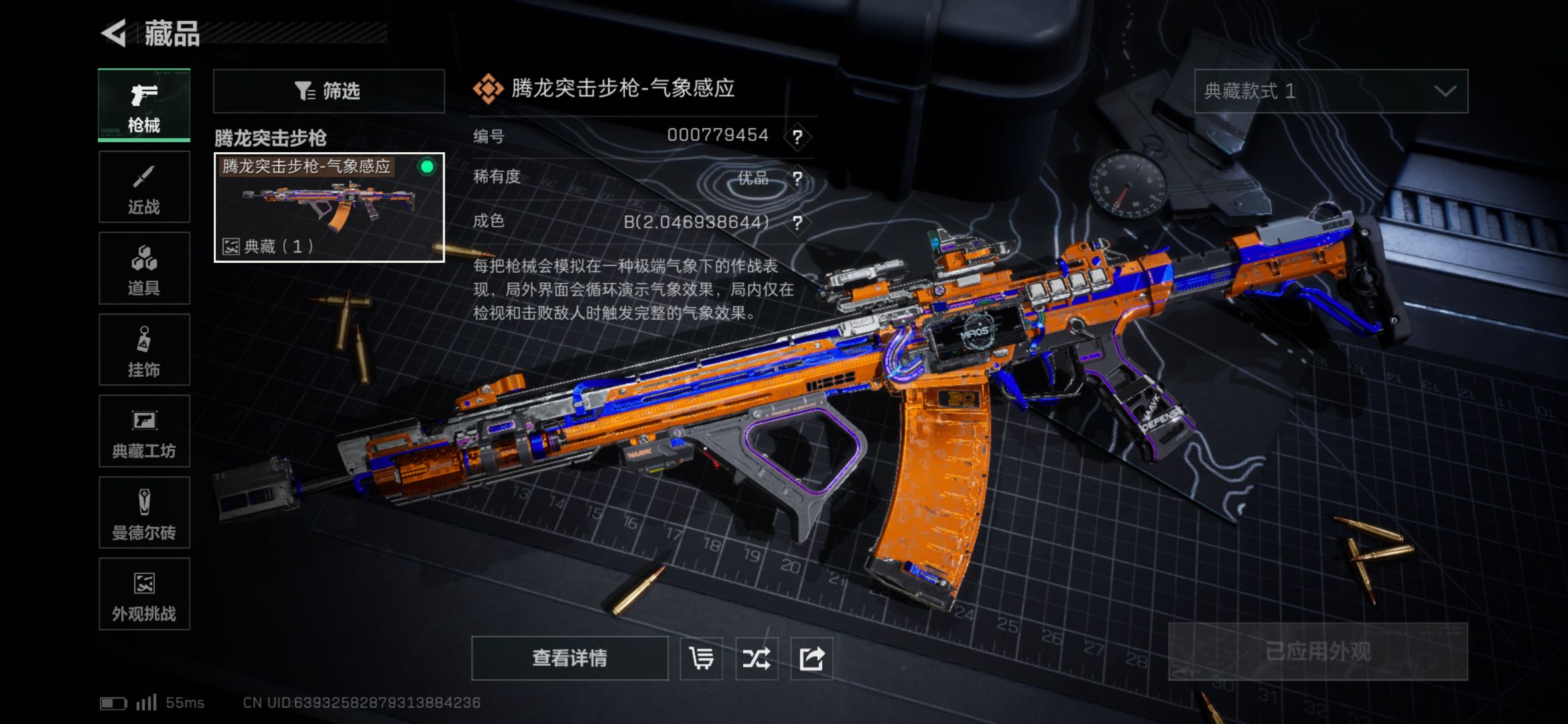Share the weapon skin via share icon
This screenshot has height=724, width=1568.
pos(811,658)
